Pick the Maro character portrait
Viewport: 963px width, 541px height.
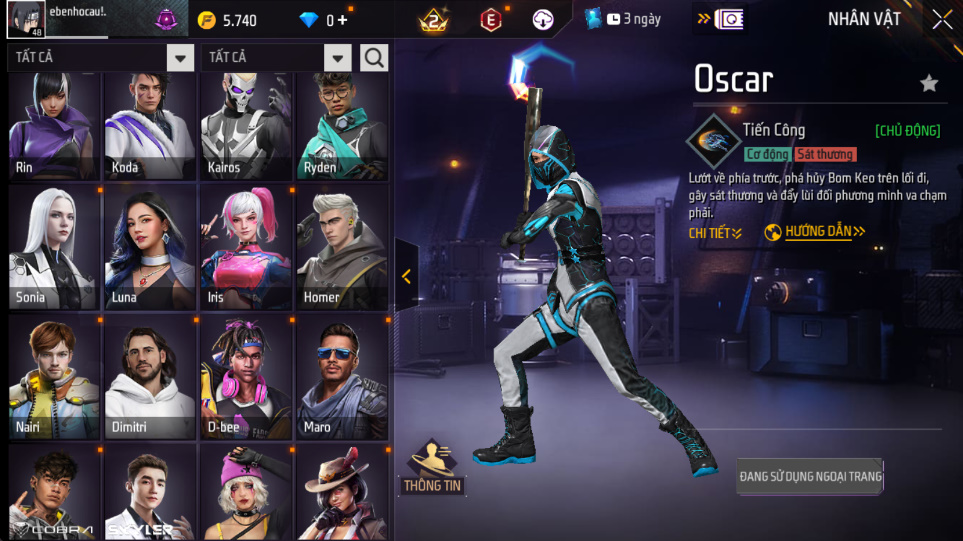click(340, 377)
